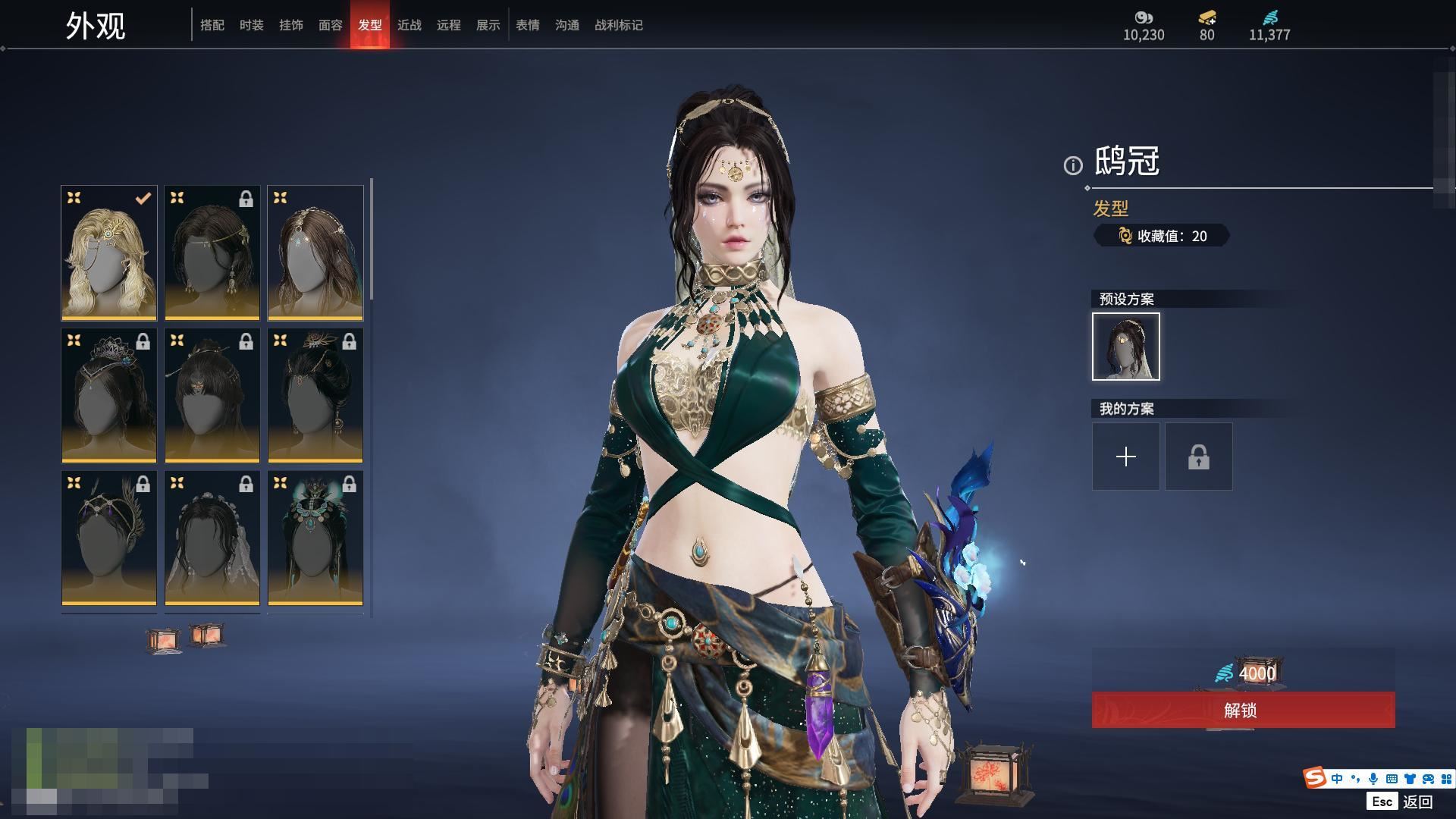Select the locked turquoise butterfly headdress hairstyle

[x=315, y=538]
